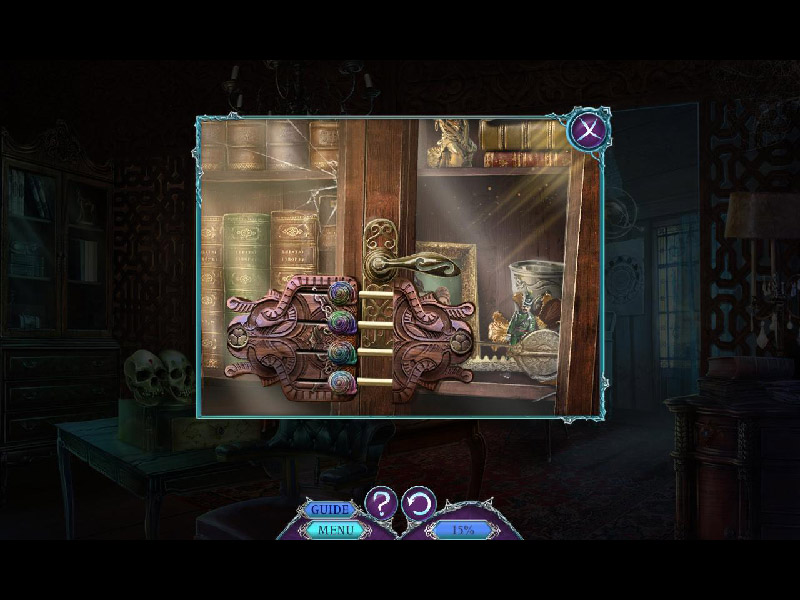Reset the puzzle with the circular arrow

coord(419,502)
